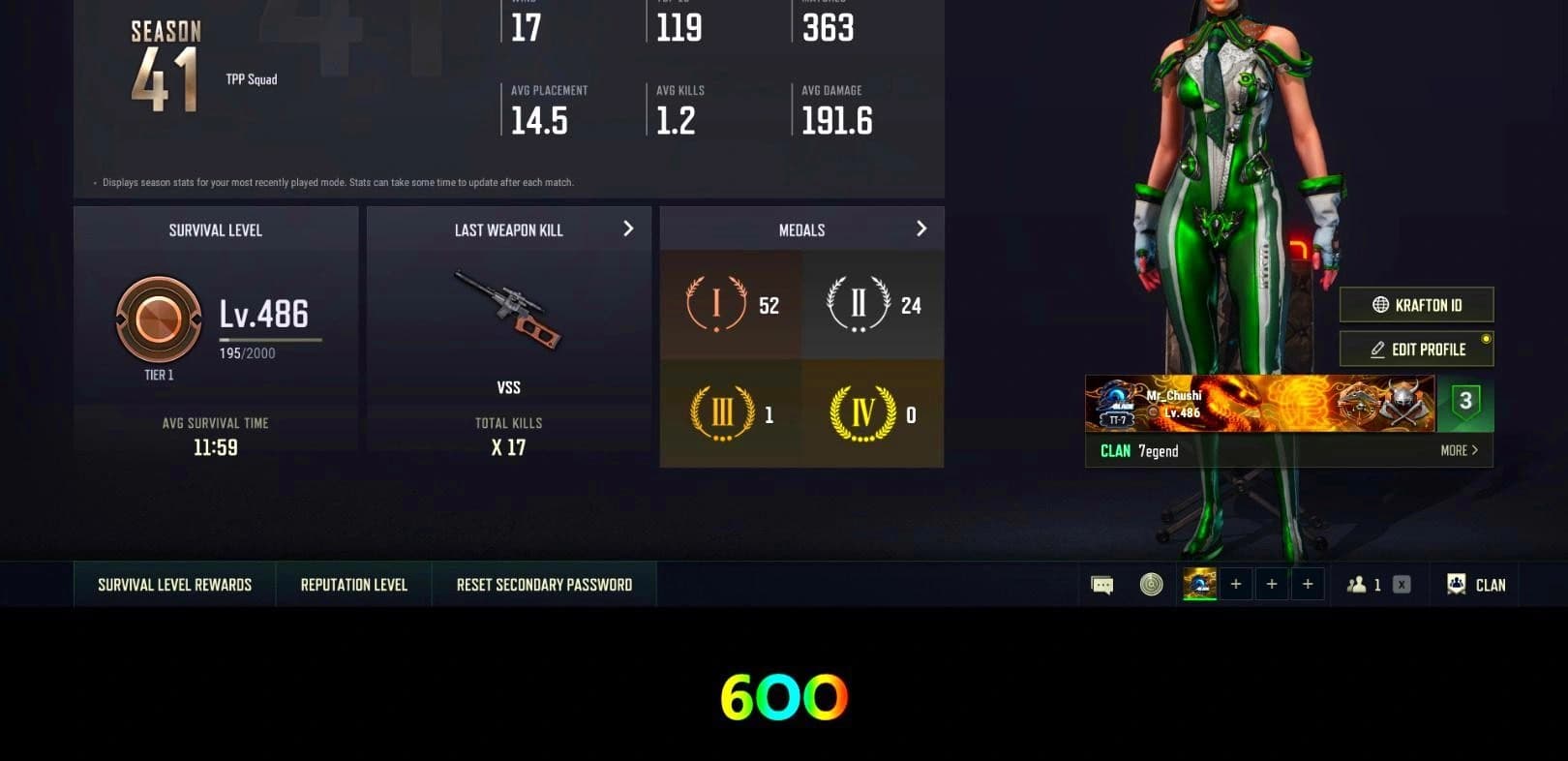Select the Medal II laurel emblem
The image size is (1568, 761).
[x=857, y=303]
